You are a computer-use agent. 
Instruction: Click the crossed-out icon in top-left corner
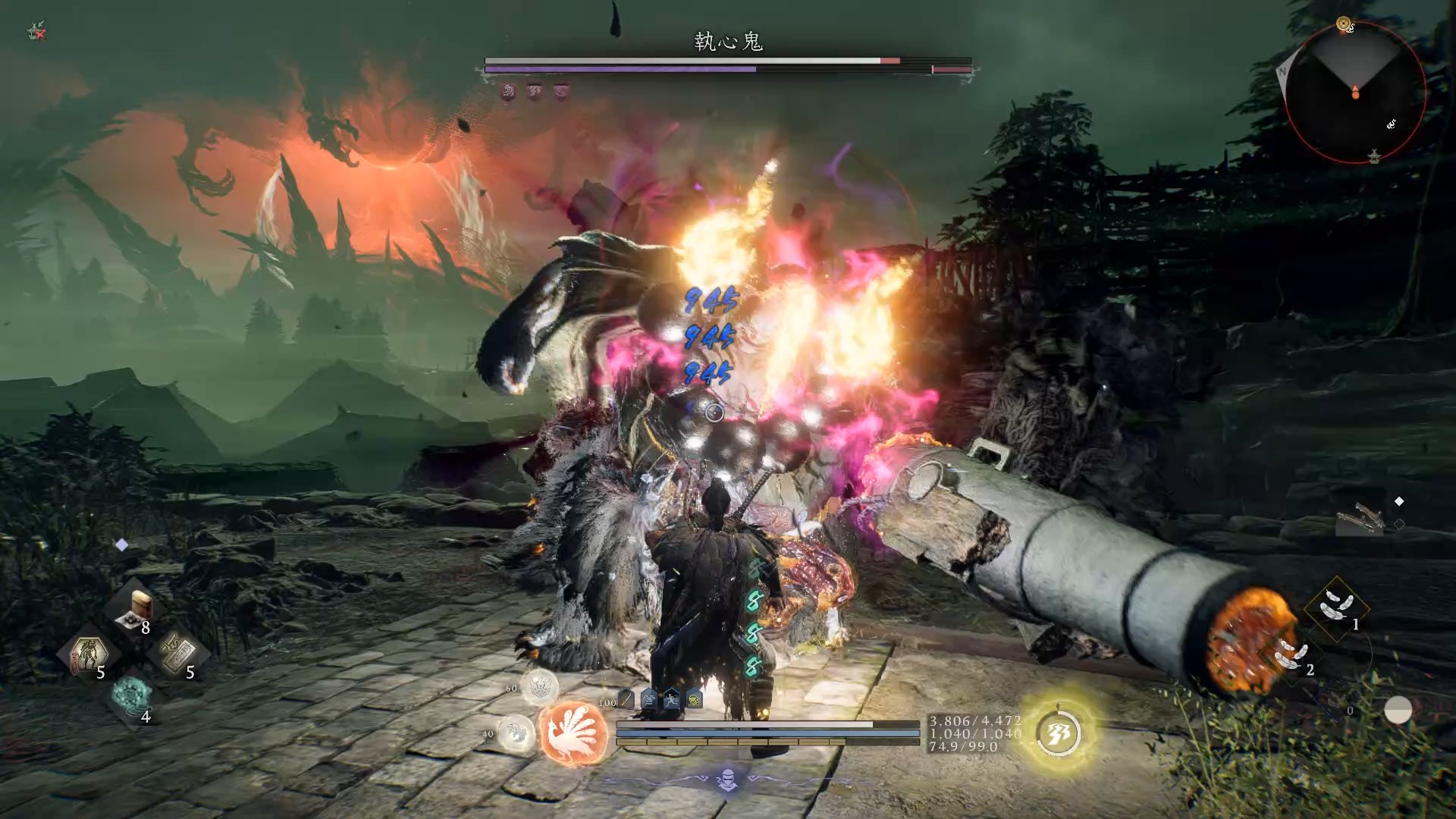pyautogui.click(x=36, y=32)
